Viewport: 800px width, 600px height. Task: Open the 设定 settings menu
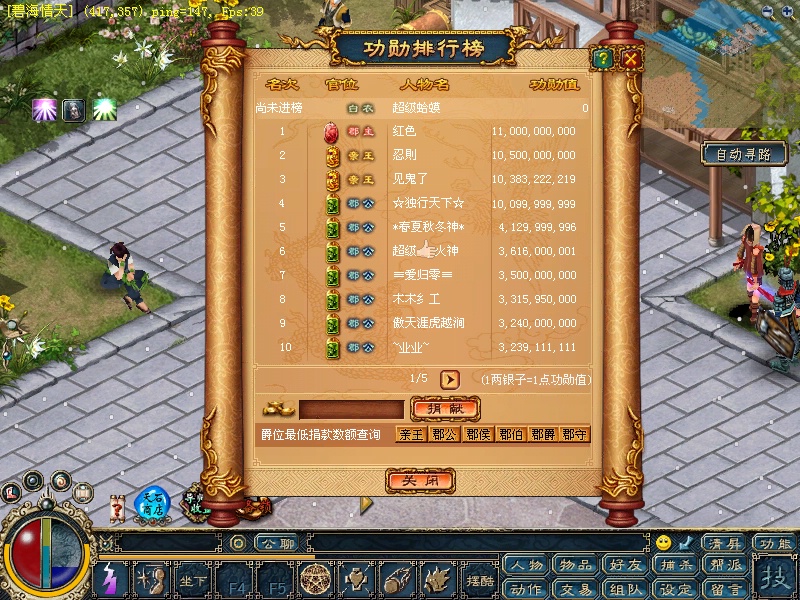point(676,589)
